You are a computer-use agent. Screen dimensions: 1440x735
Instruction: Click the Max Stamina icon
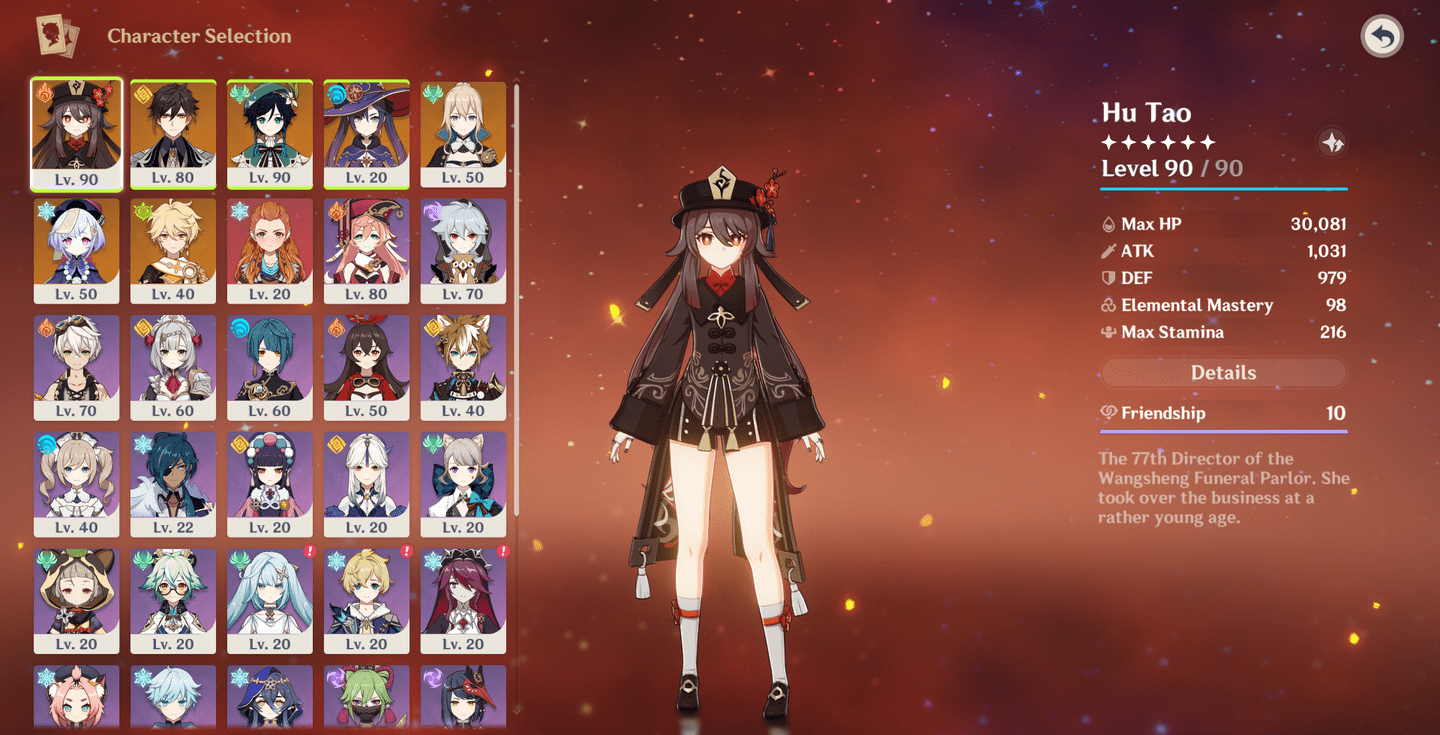click(x=1110, y=332)
